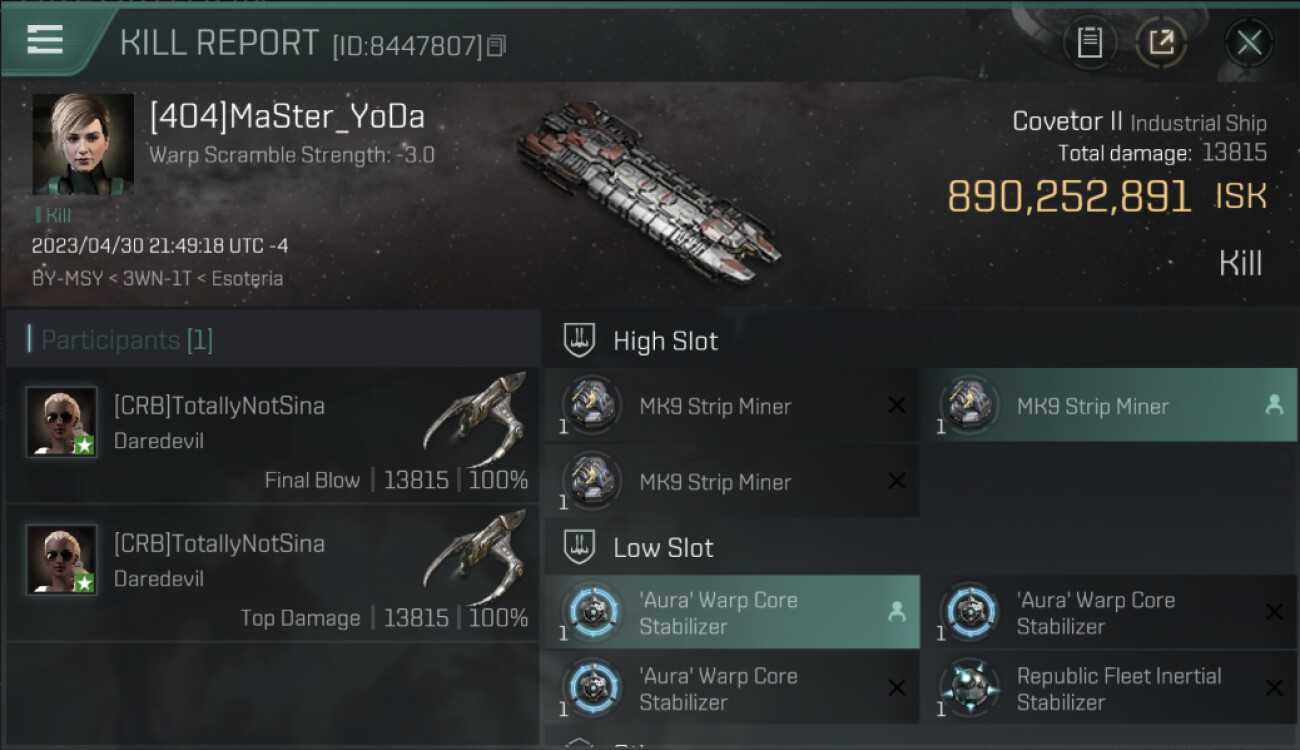This screenshot has height=750, width=1300.
Task: Click the Covetor II ship image
Action: tap(648, 190)
